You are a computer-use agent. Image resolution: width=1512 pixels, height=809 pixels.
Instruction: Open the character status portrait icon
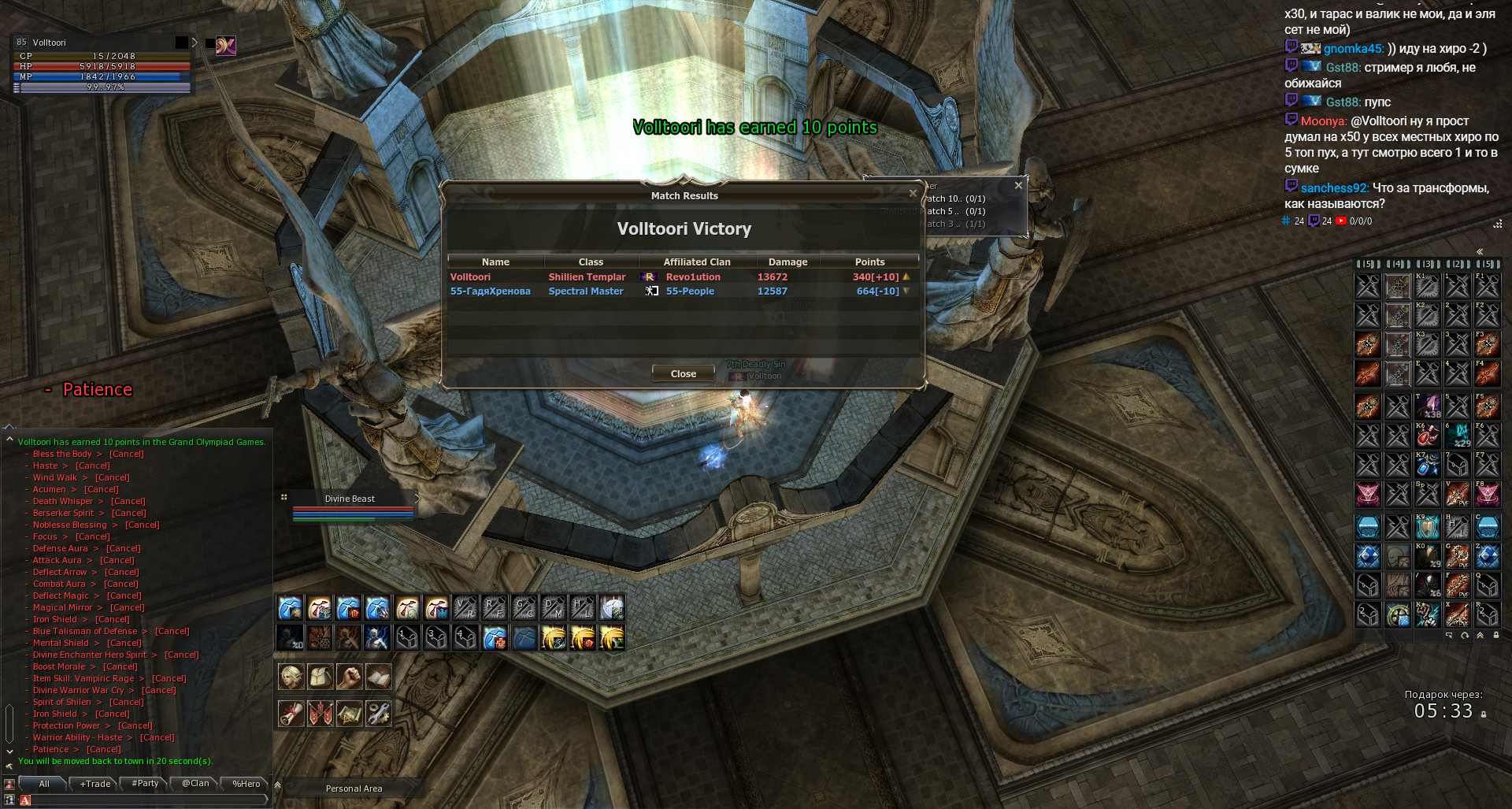(x=291, y=677)
